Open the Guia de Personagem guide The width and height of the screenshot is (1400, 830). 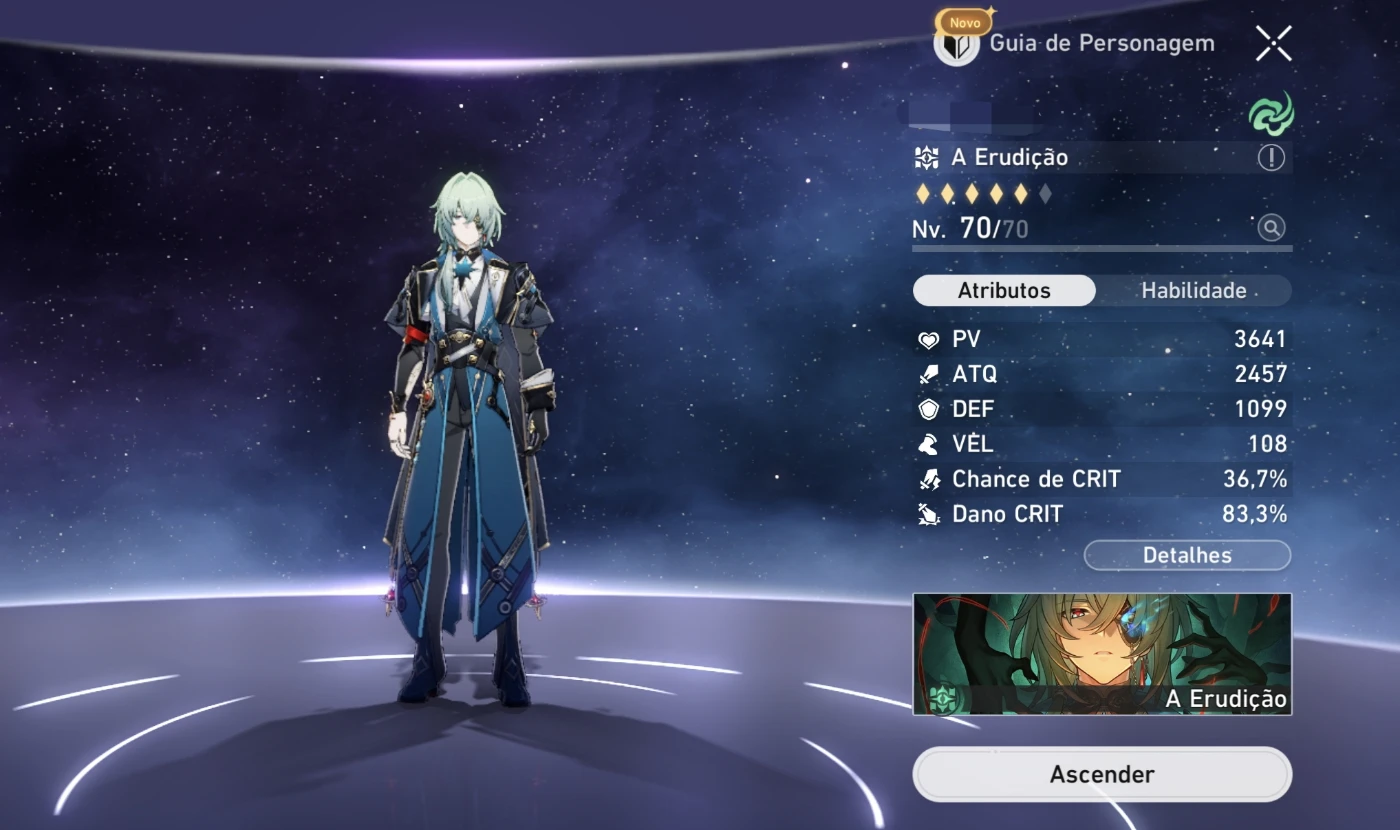(x=1076, y=44)
